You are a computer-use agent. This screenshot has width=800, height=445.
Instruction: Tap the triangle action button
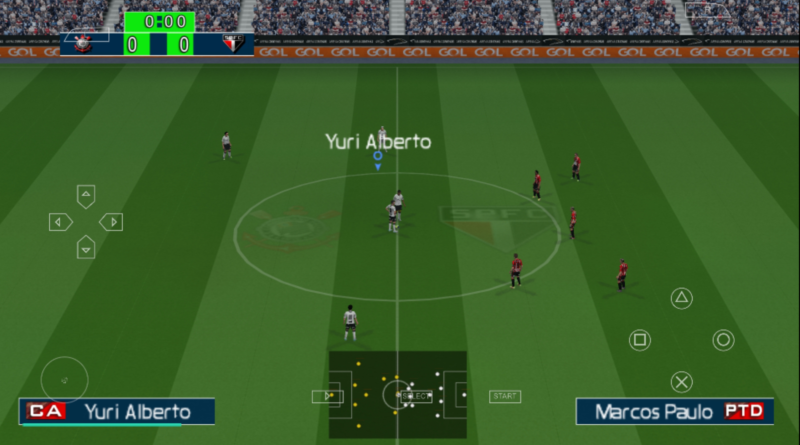tap(681, 298)
